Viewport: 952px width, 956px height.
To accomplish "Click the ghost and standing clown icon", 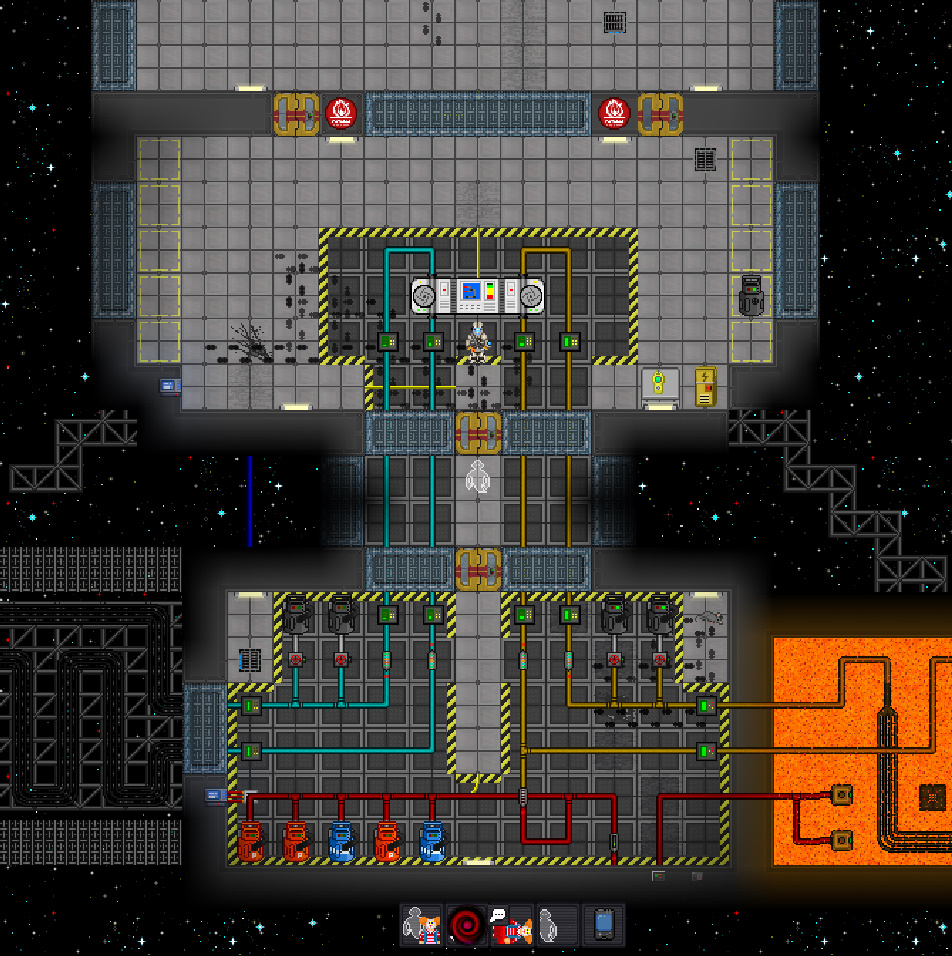I will [x=421, y=925].
